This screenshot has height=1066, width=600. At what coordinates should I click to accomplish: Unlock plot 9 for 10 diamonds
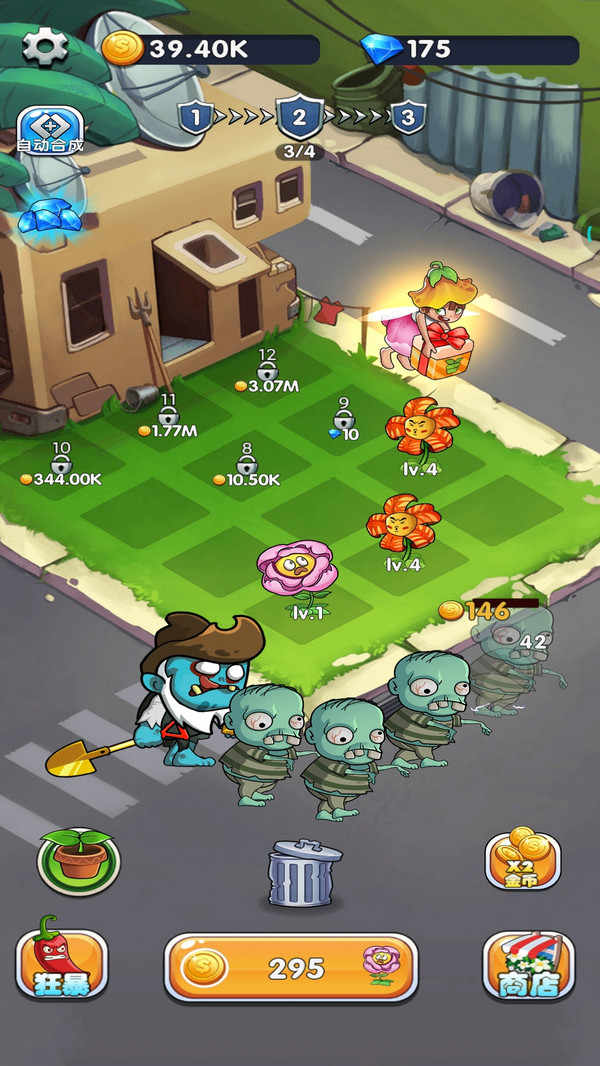344,420
